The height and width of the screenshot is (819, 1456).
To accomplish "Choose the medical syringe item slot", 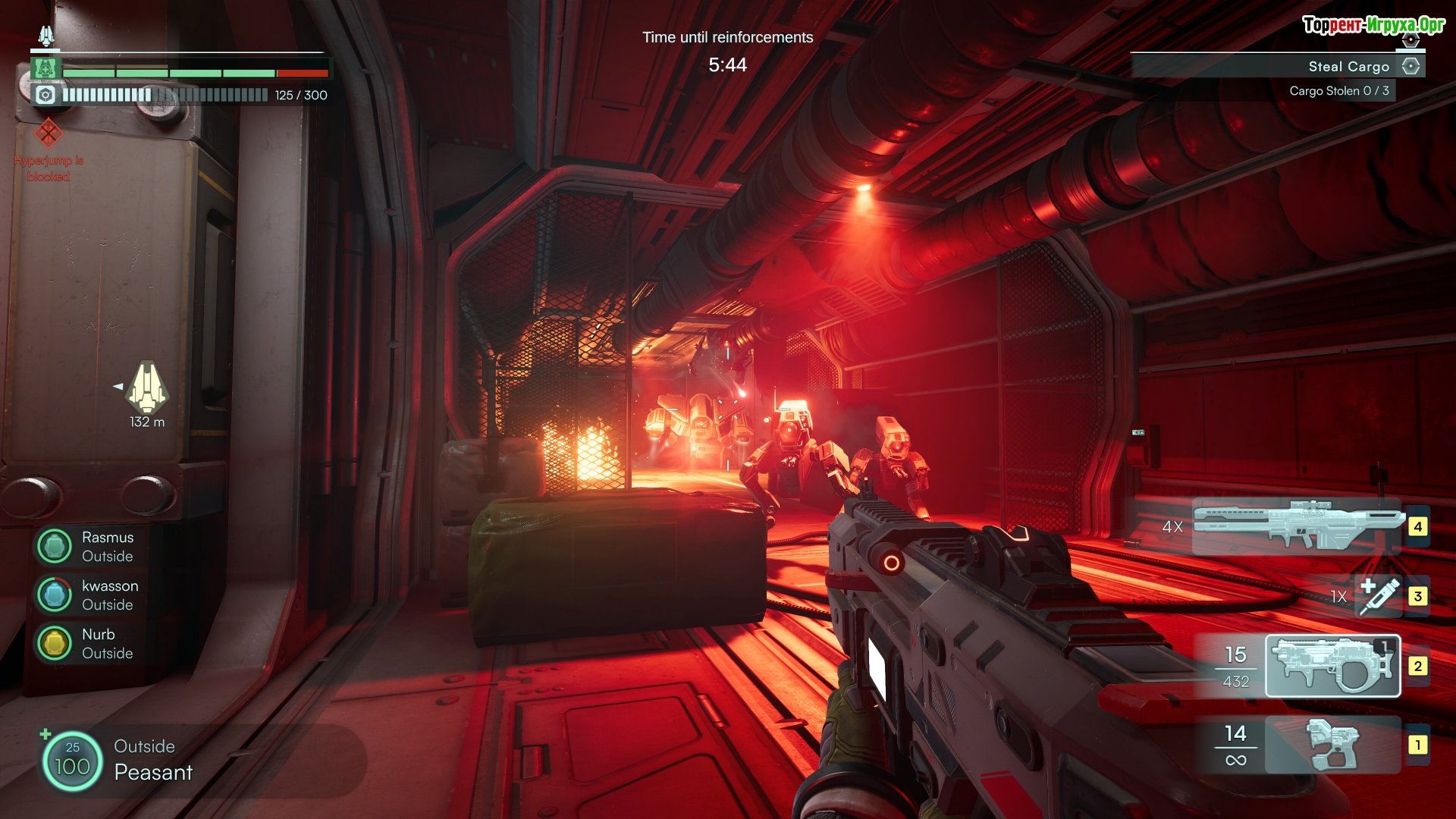I will (1379, 596).
